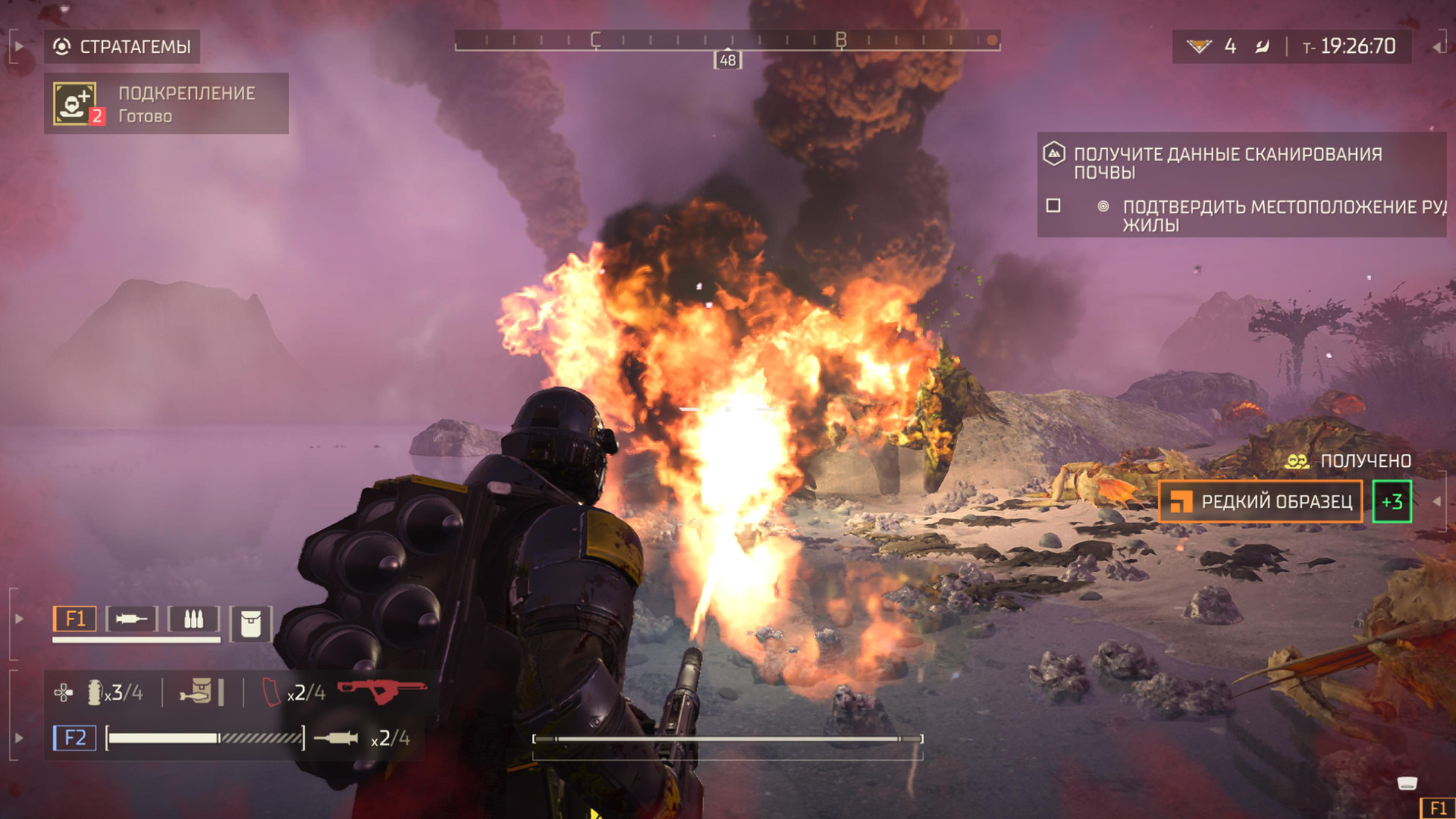Click the teammate's three-bullets ammo icon
This screenshot has width=1456, height=819.
point(194,619)
